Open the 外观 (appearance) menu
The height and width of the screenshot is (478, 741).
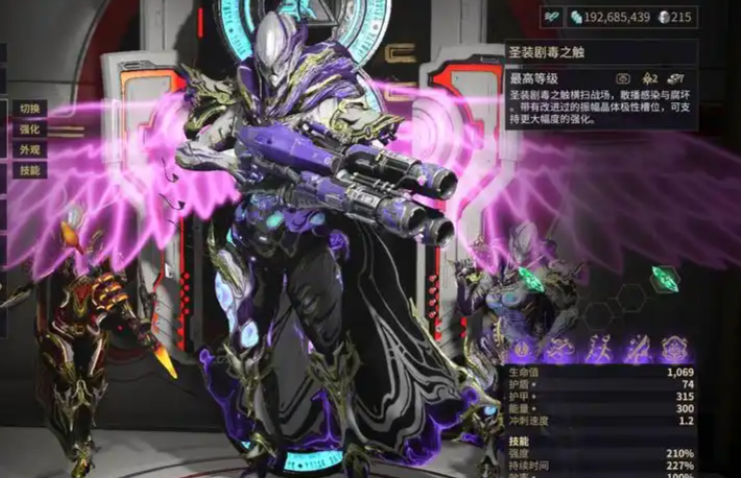29,150
